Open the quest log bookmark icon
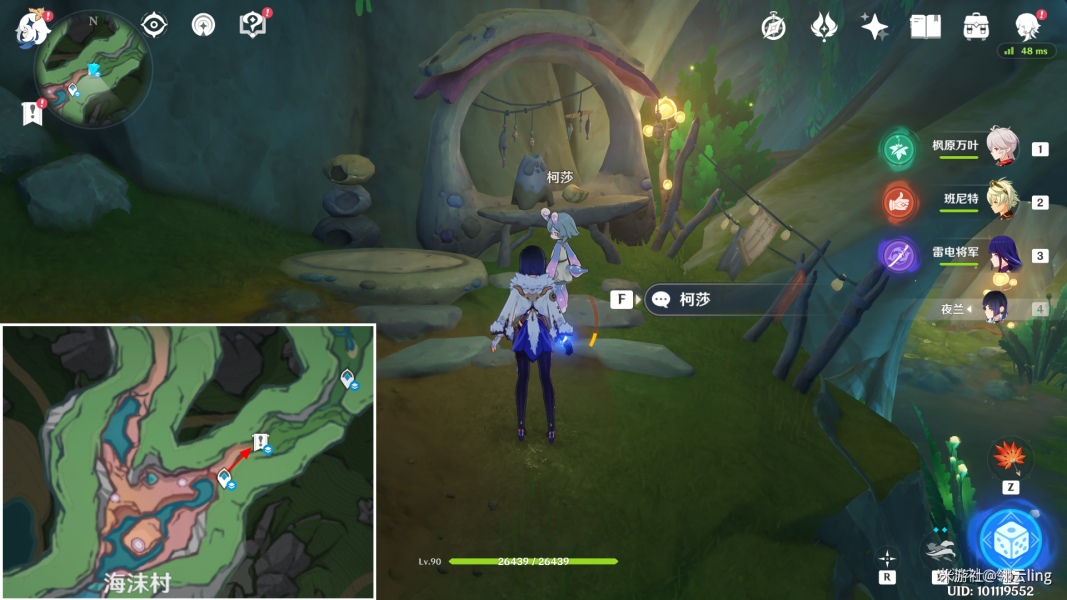This screenshot has width=1067, height=600. [x=32, y=114]
